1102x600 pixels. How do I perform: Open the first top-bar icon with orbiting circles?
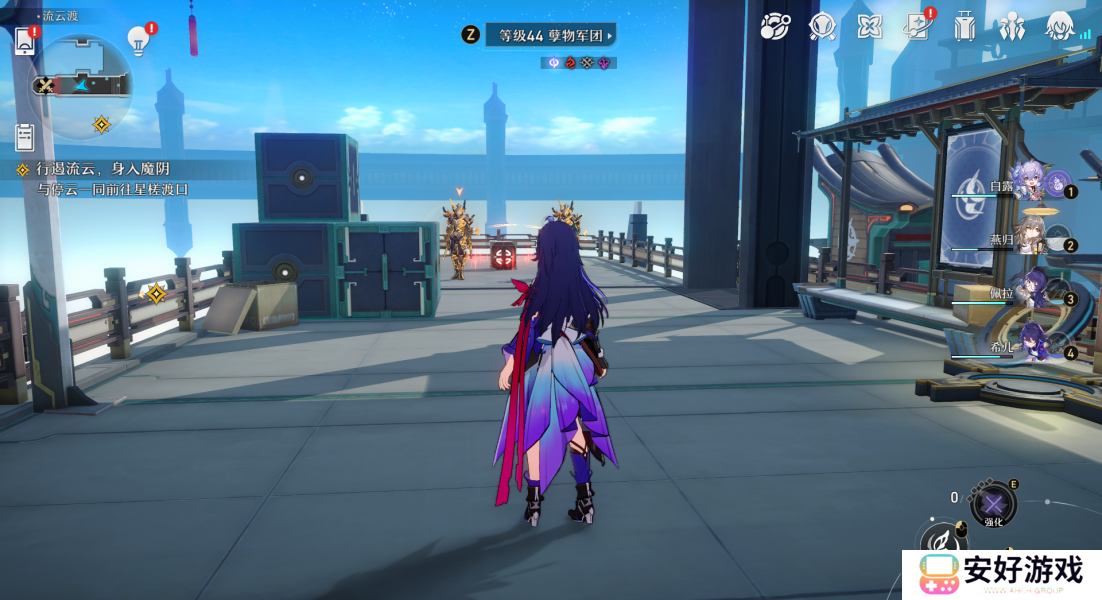point(775,27)
